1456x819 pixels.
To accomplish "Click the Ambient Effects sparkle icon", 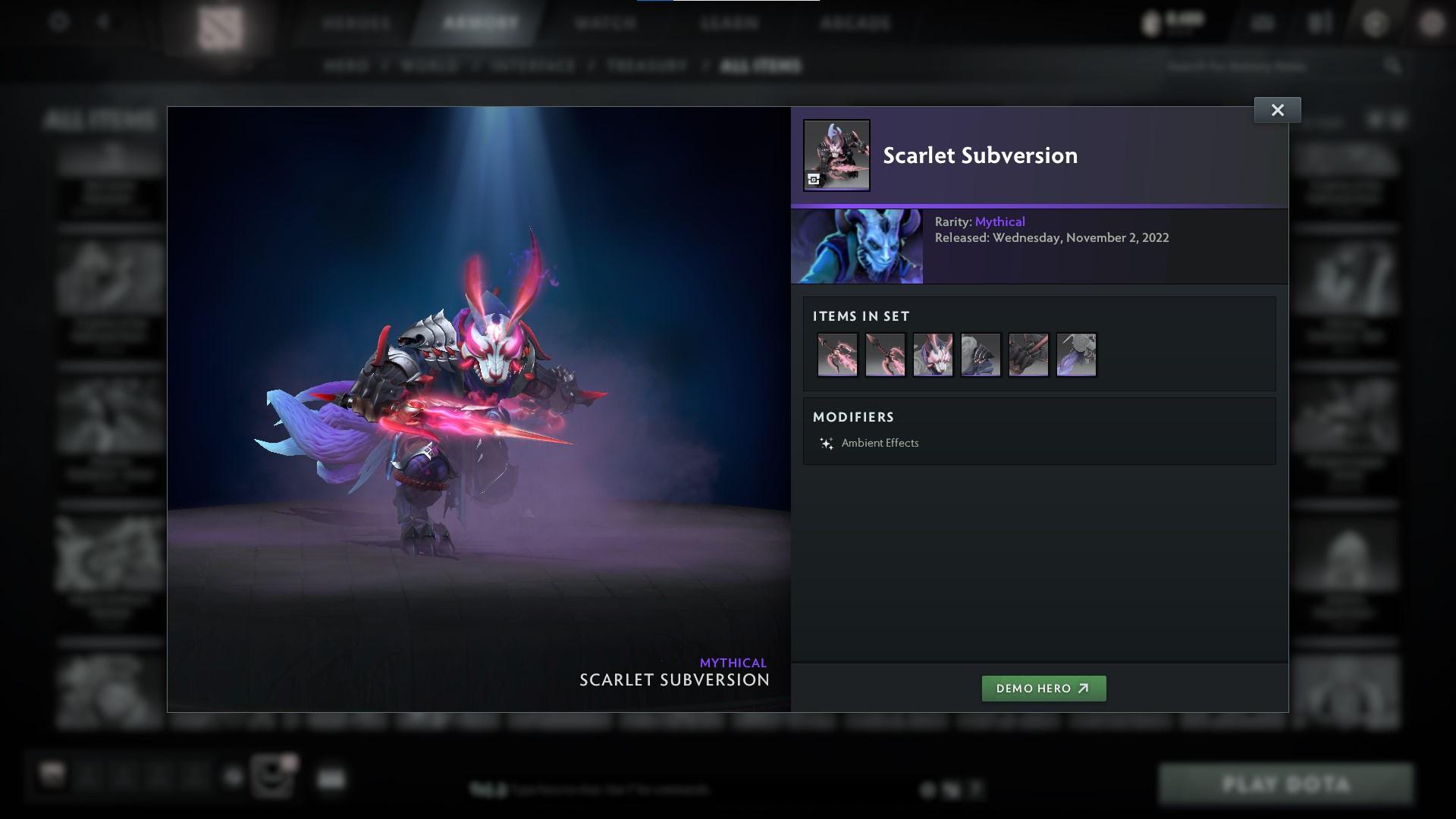I will pos(826,443).
